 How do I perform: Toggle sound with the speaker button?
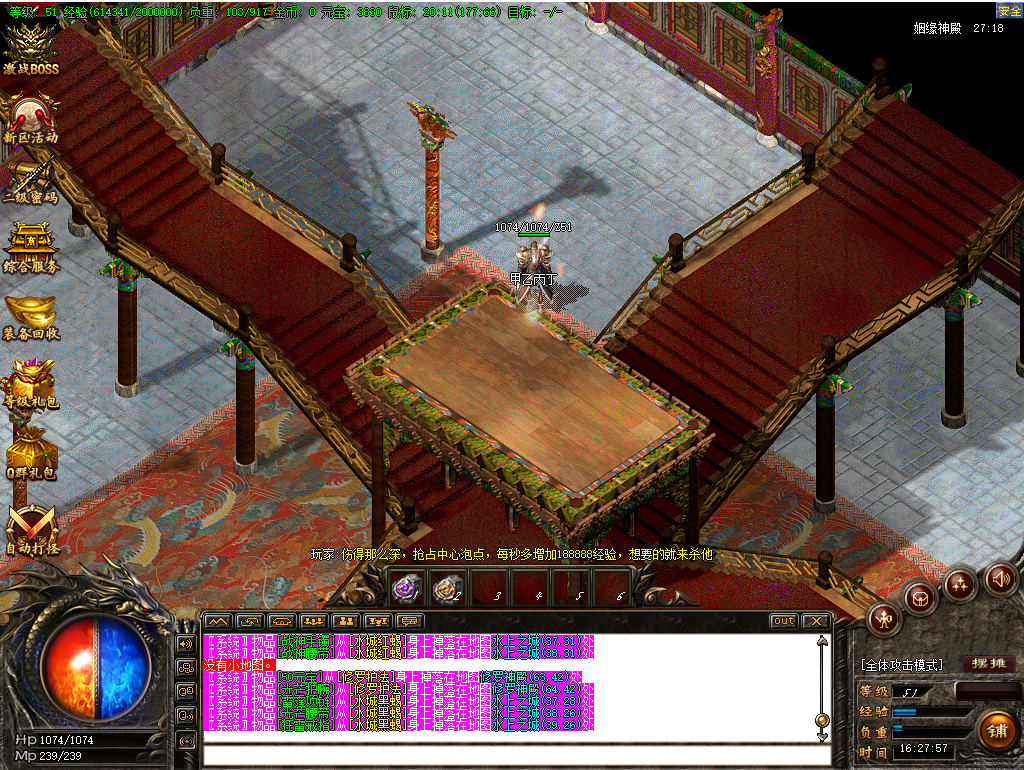click(1000, 577)
